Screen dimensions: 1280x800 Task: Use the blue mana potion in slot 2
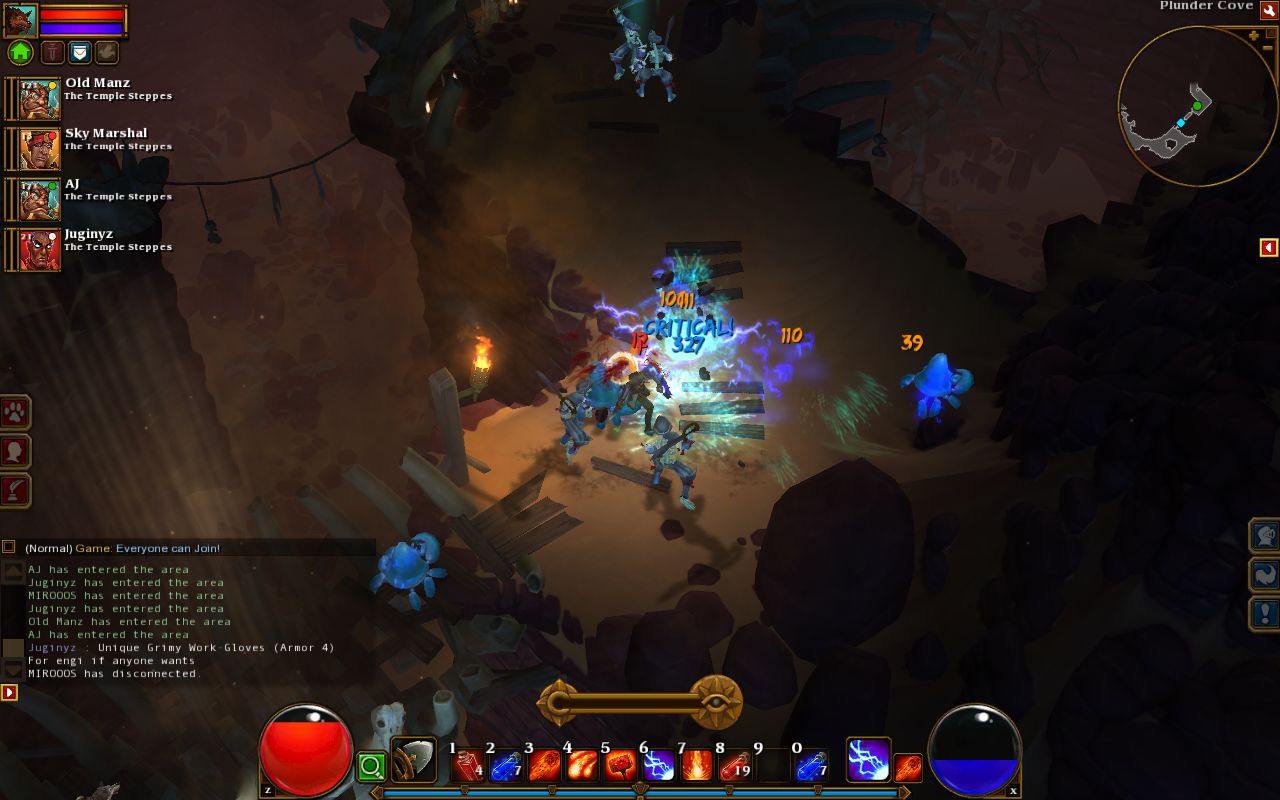click(x=505, y=766)
